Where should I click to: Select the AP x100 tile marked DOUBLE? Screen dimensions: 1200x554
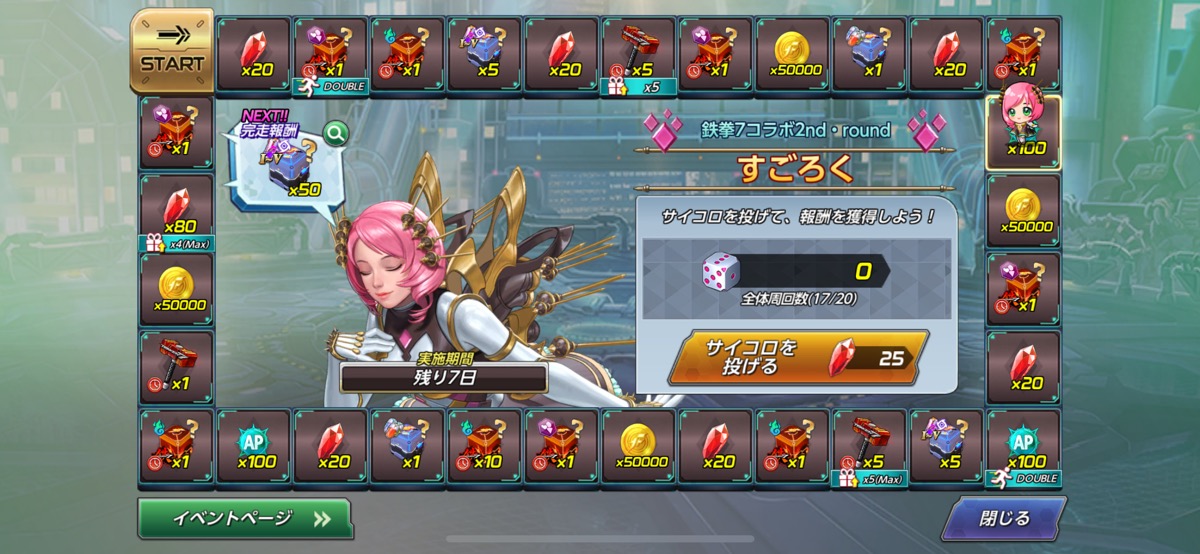[x=1024, y=446]
